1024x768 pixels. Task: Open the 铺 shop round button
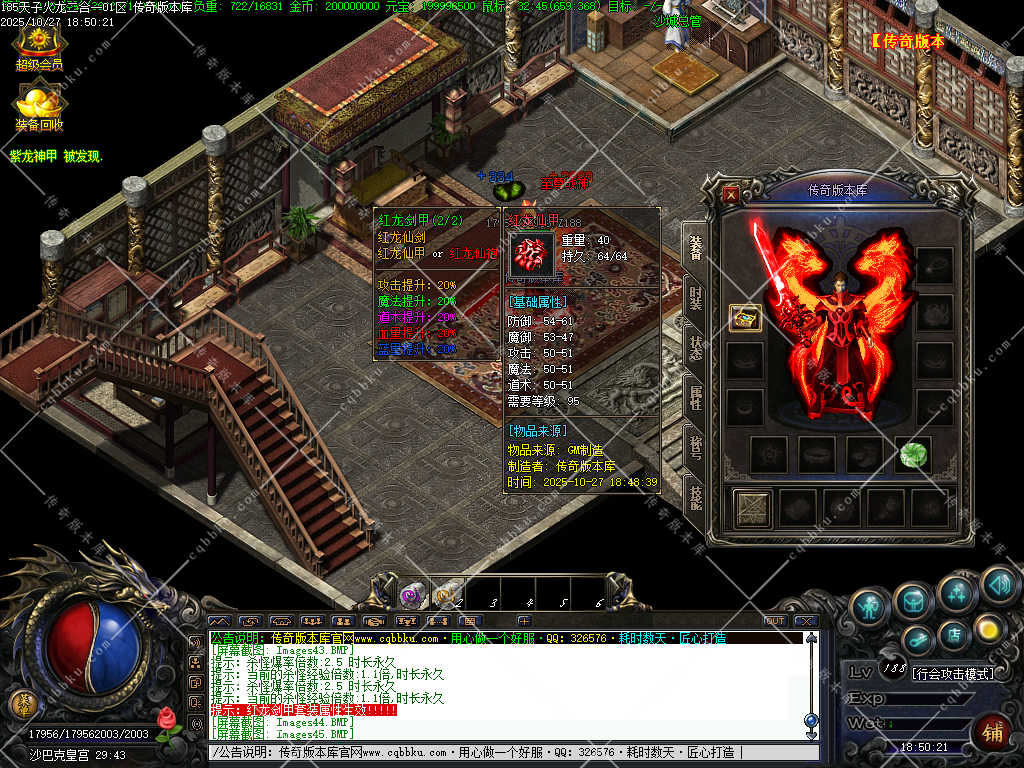tap(991, 733)
